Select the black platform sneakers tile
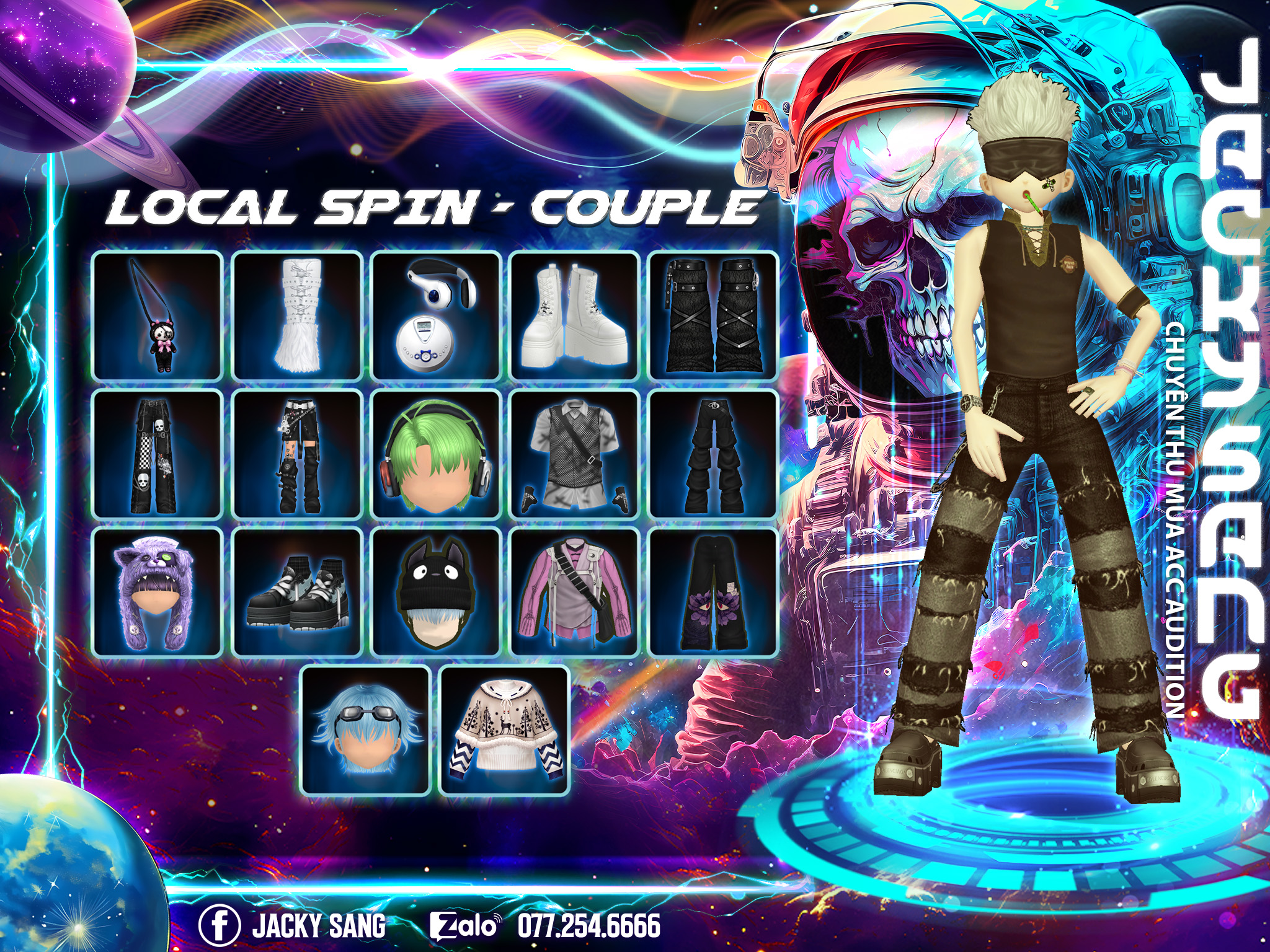1270x952 pixels. [x=297, y=593]
